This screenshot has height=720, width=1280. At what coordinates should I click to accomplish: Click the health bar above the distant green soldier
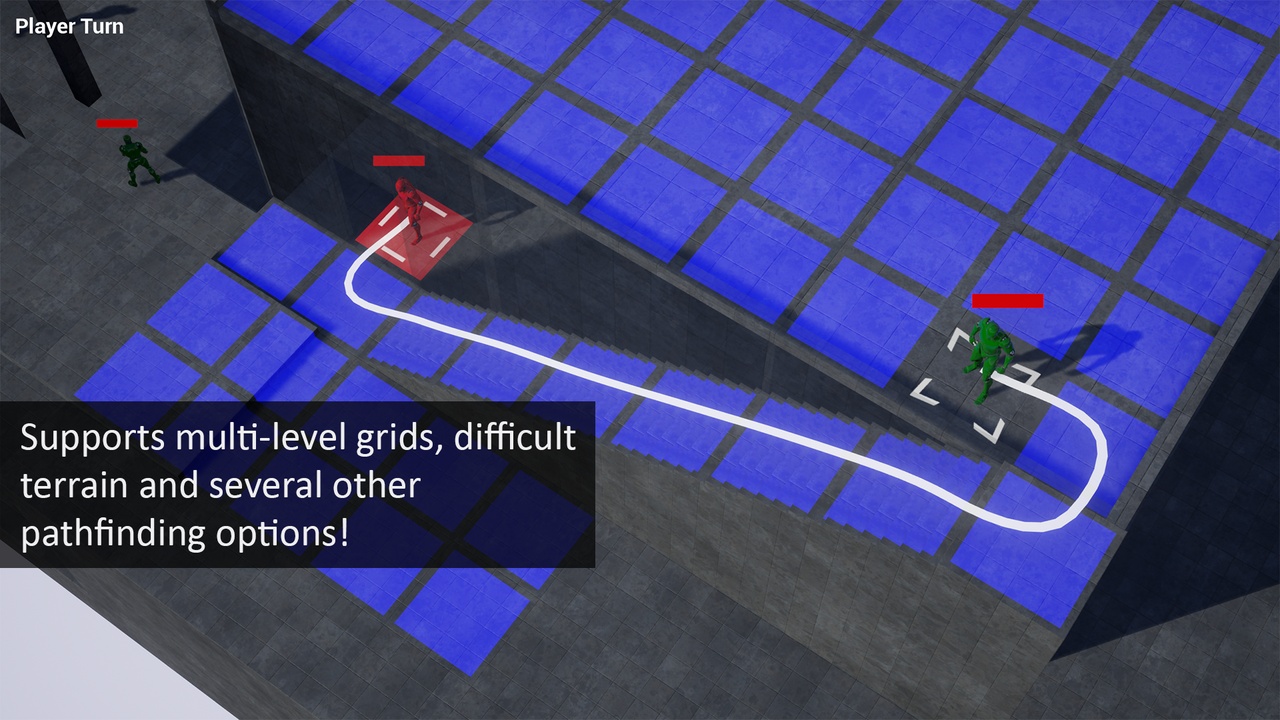[116, 123]
